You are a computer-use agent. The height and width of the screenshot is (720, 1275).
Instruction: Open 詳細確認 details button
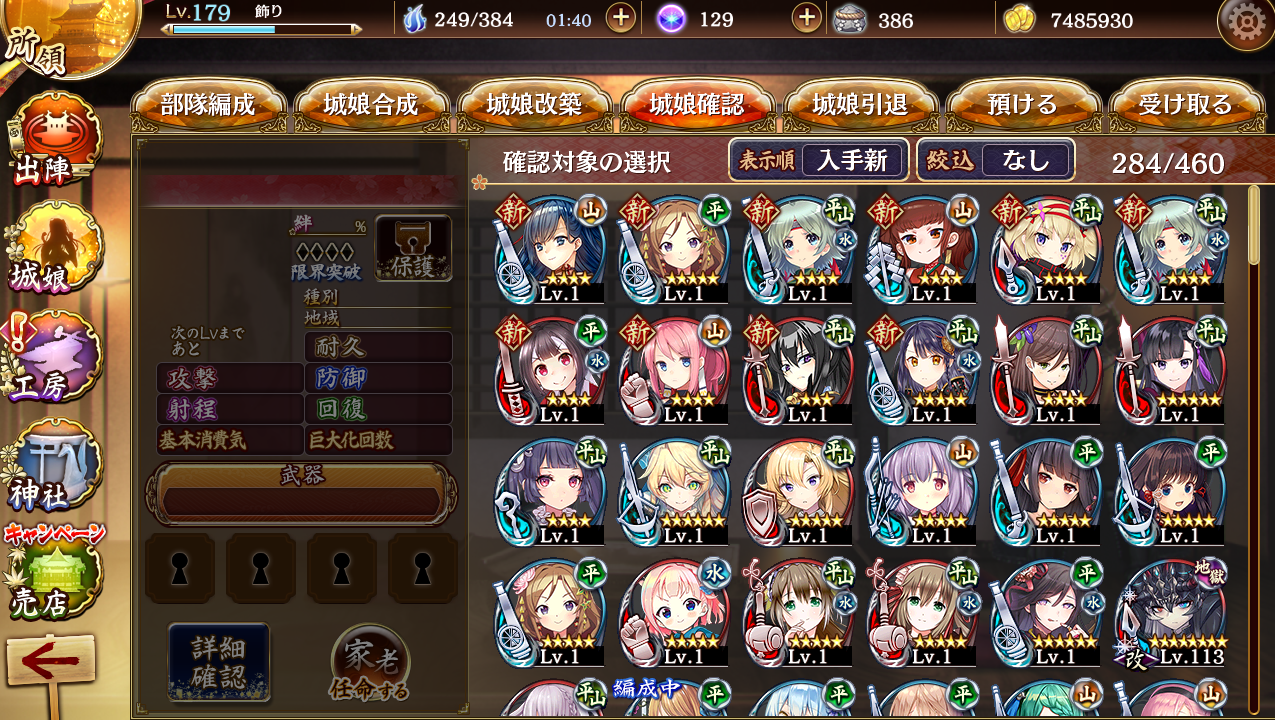point(219,661)
